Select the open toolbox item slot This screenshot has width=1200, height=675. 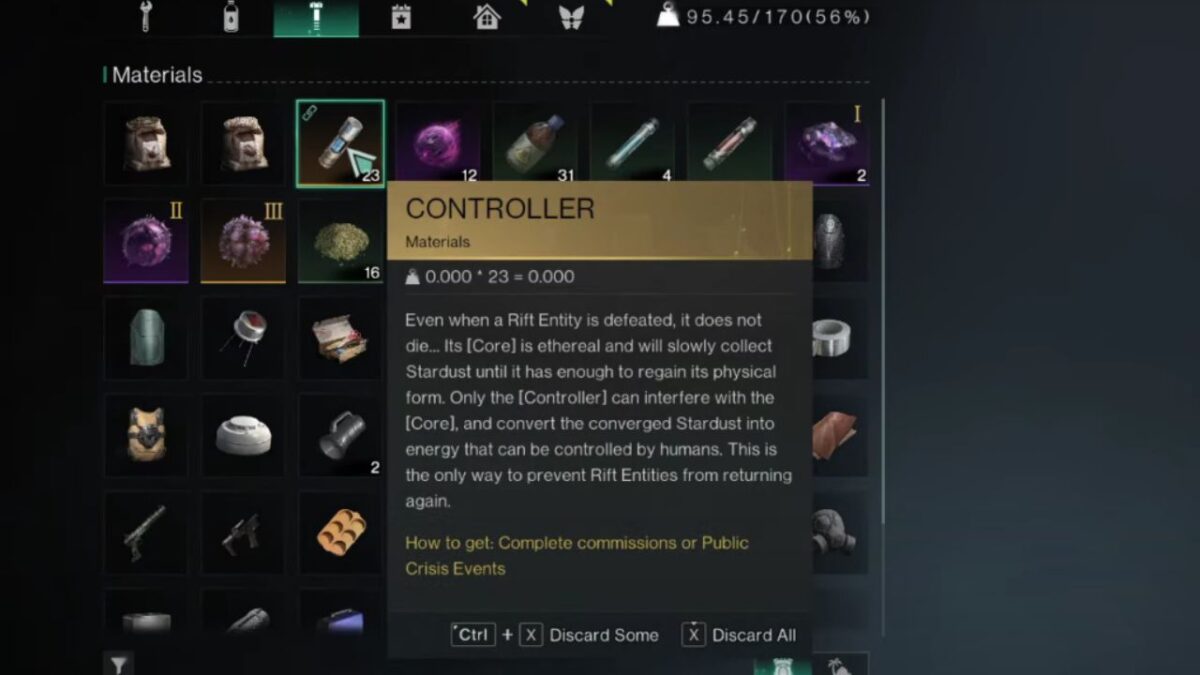(x=341, y=337)
